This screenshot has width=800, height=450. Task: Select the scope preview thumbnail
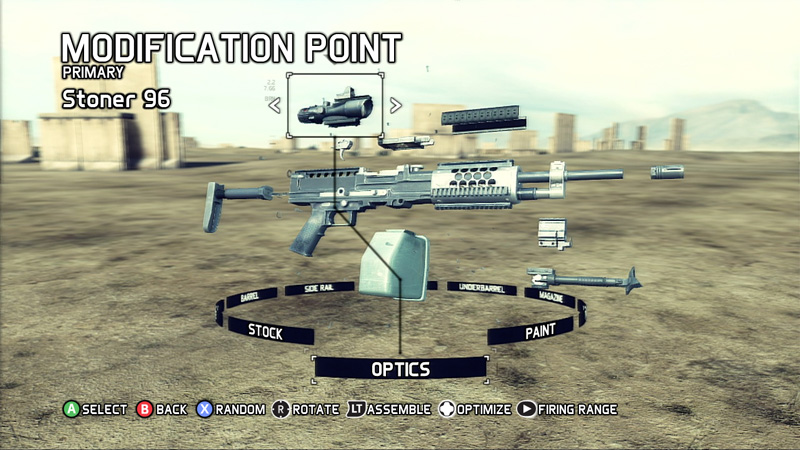click(x=335, y=105)
